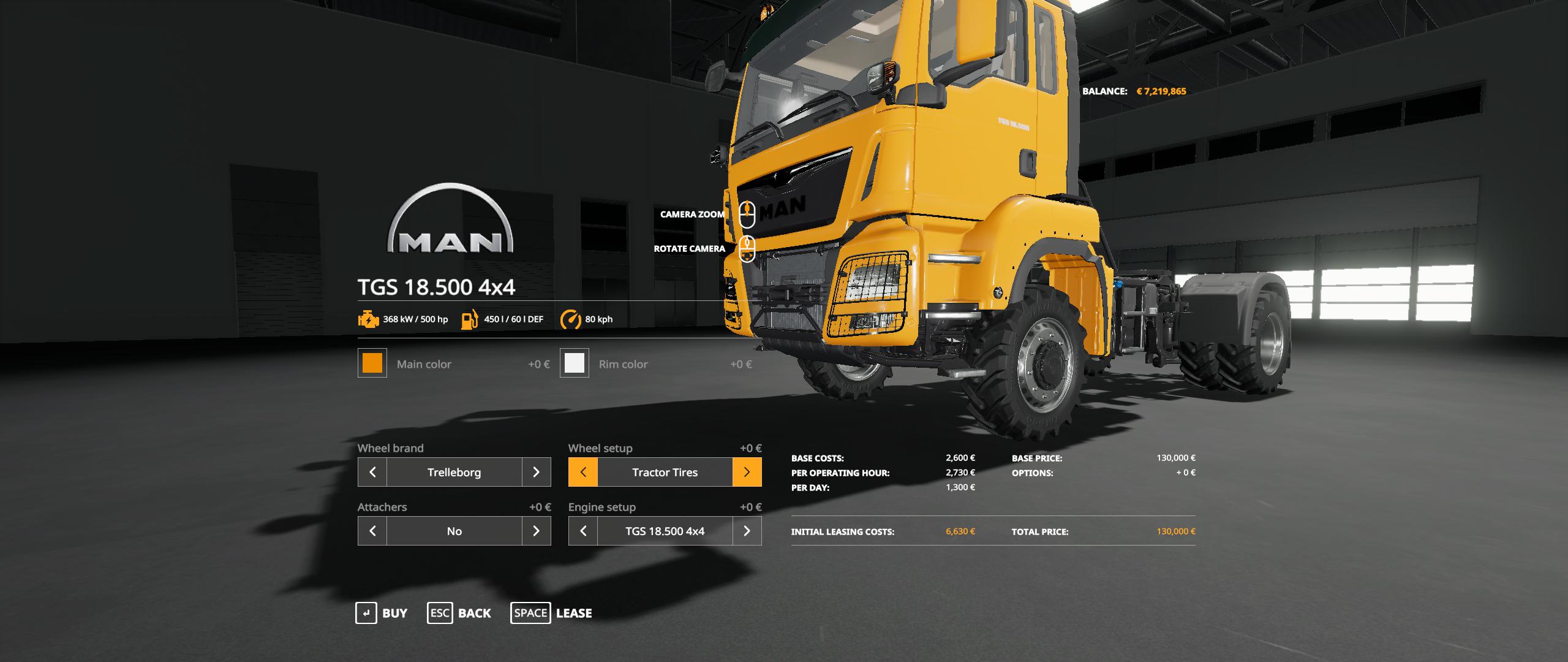1568x662 pixels.
Task: Choose next Attachers option
Action: coord(536,531)
